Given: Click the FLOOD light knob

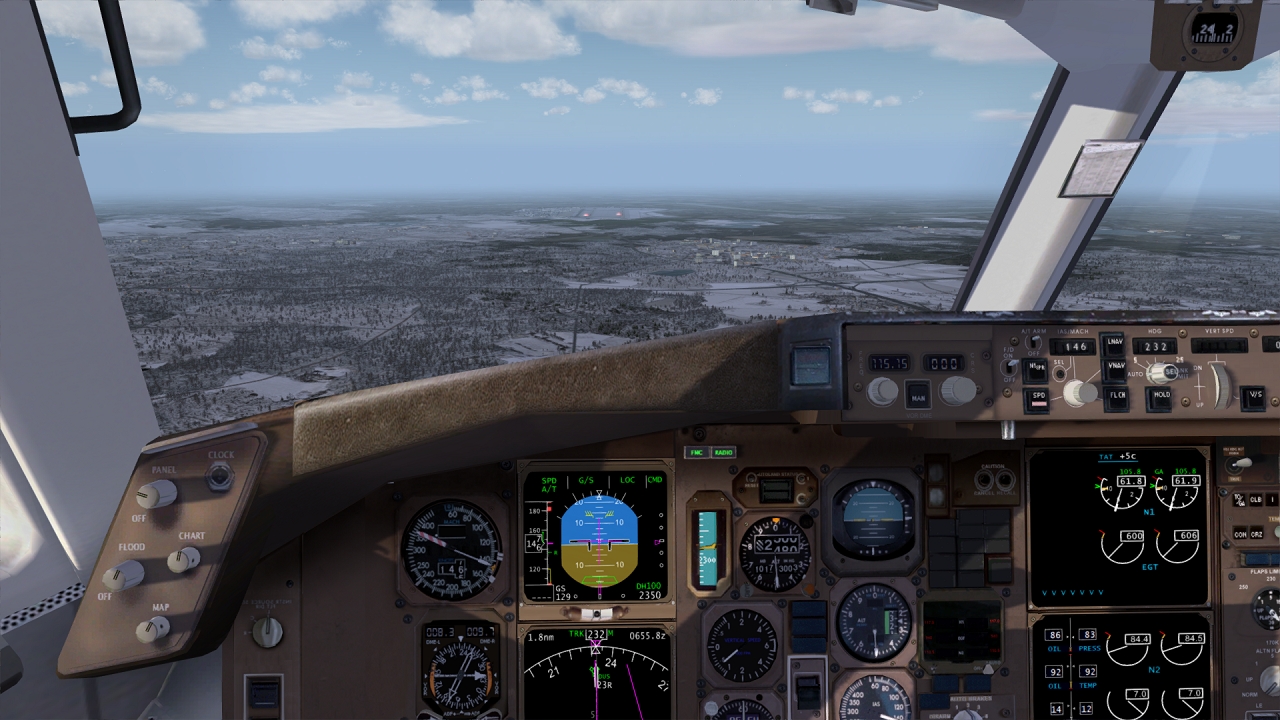Looking at the screenshot, I should coord(124,574).
